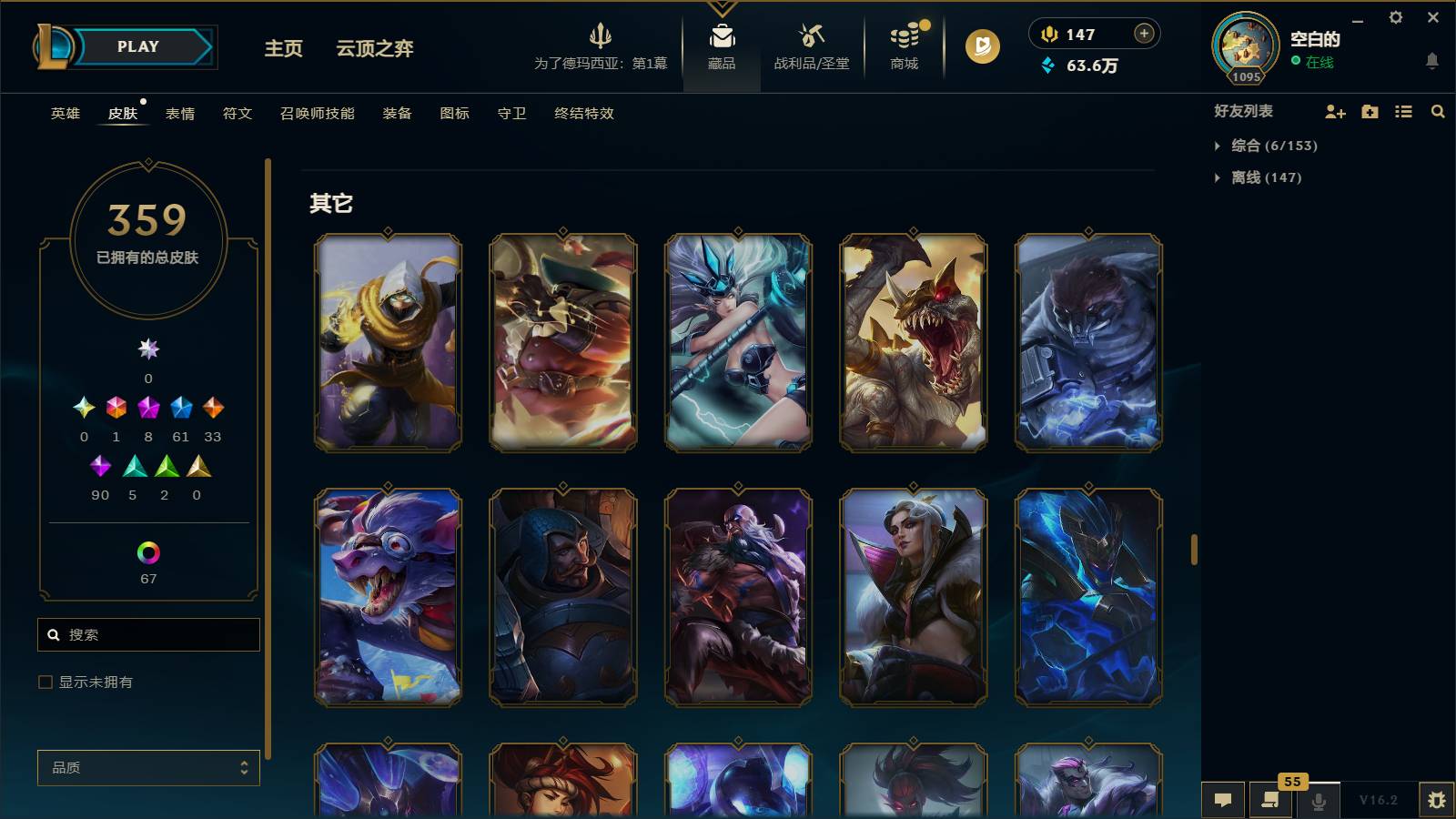
Task: Click the add friend icon
Action: (1335, 112)
